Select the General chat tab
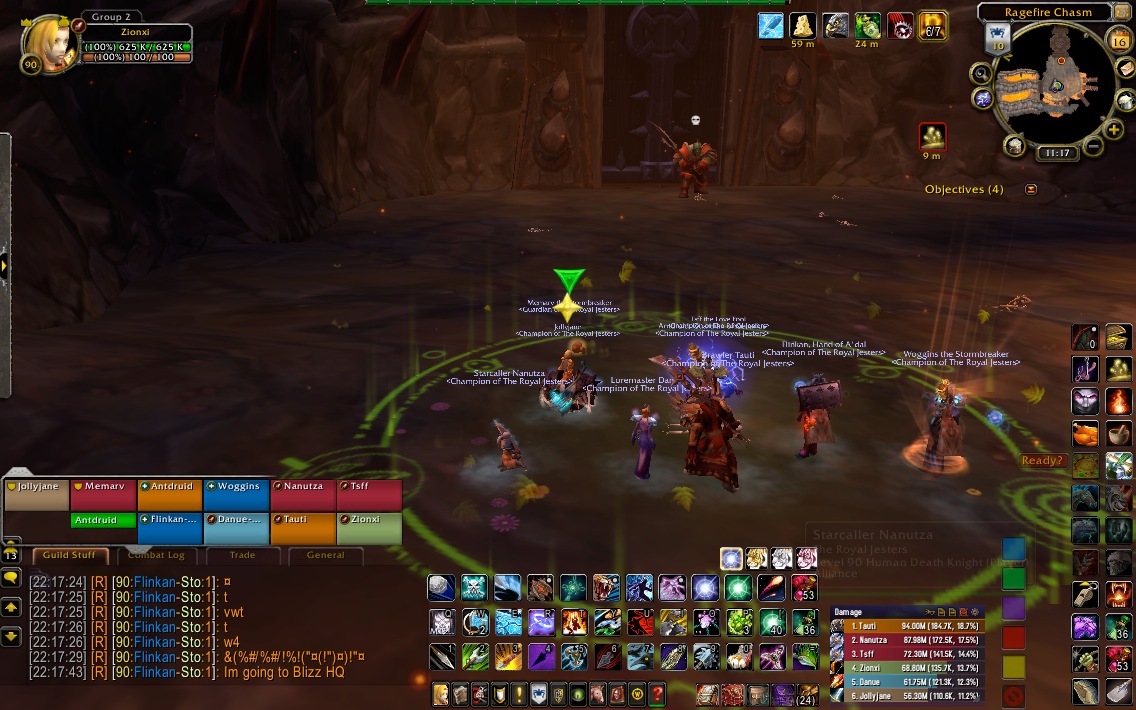This screenshot has width=1136, height=710. [325, 555]
